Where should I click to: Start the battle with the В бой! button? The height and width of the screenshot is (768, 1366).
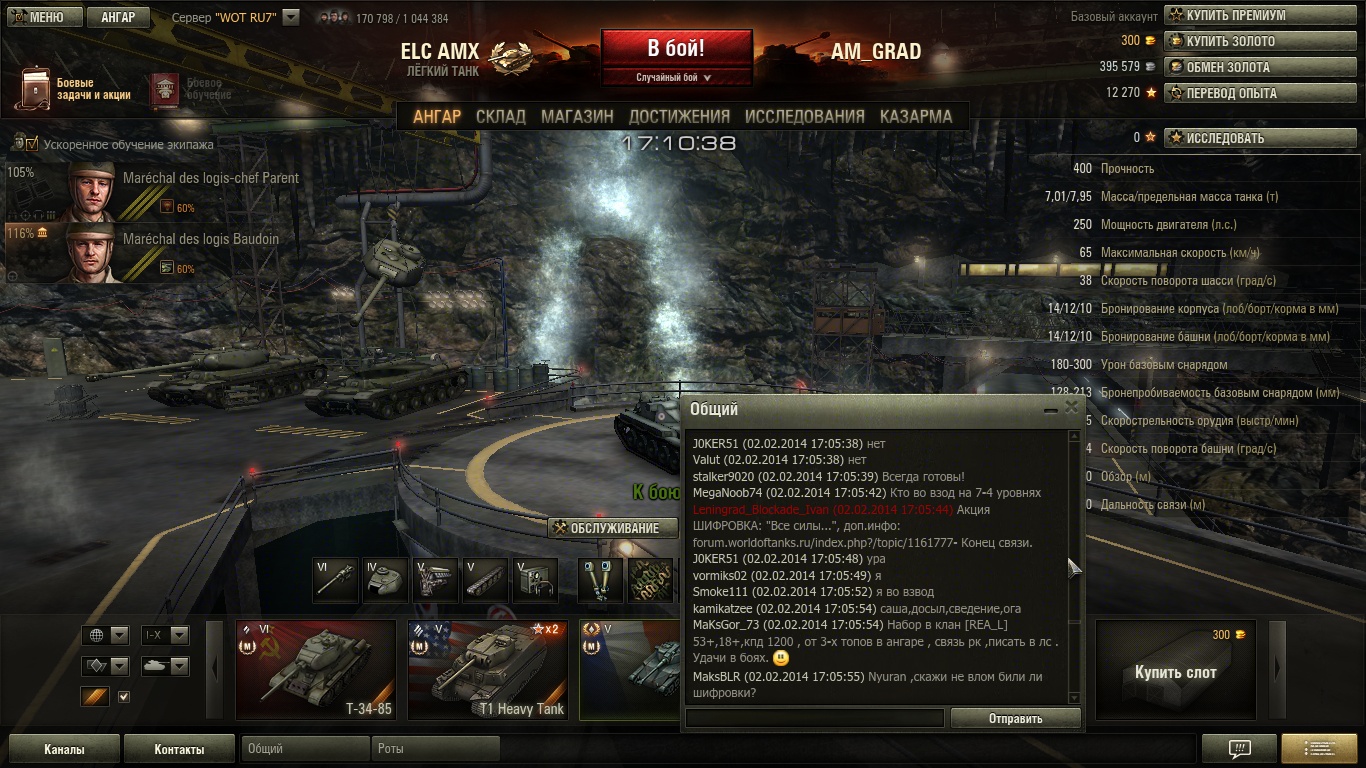(x=676, y=48)
